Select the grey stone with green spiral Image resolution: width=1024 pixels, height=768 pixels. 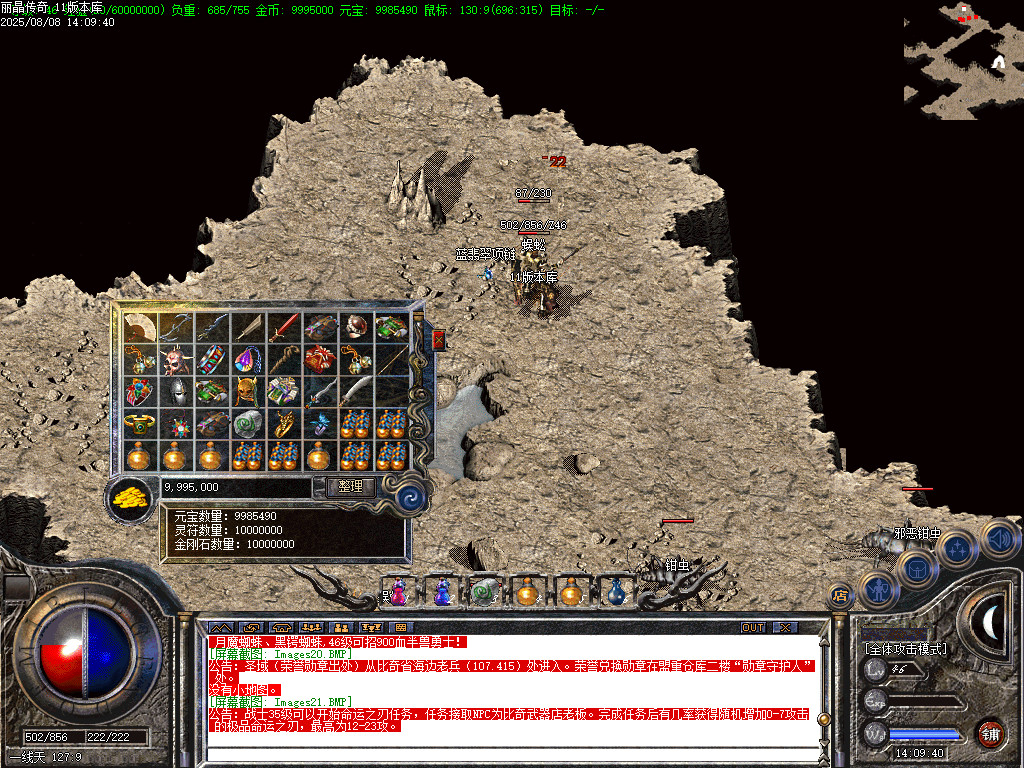pos(247,424)
